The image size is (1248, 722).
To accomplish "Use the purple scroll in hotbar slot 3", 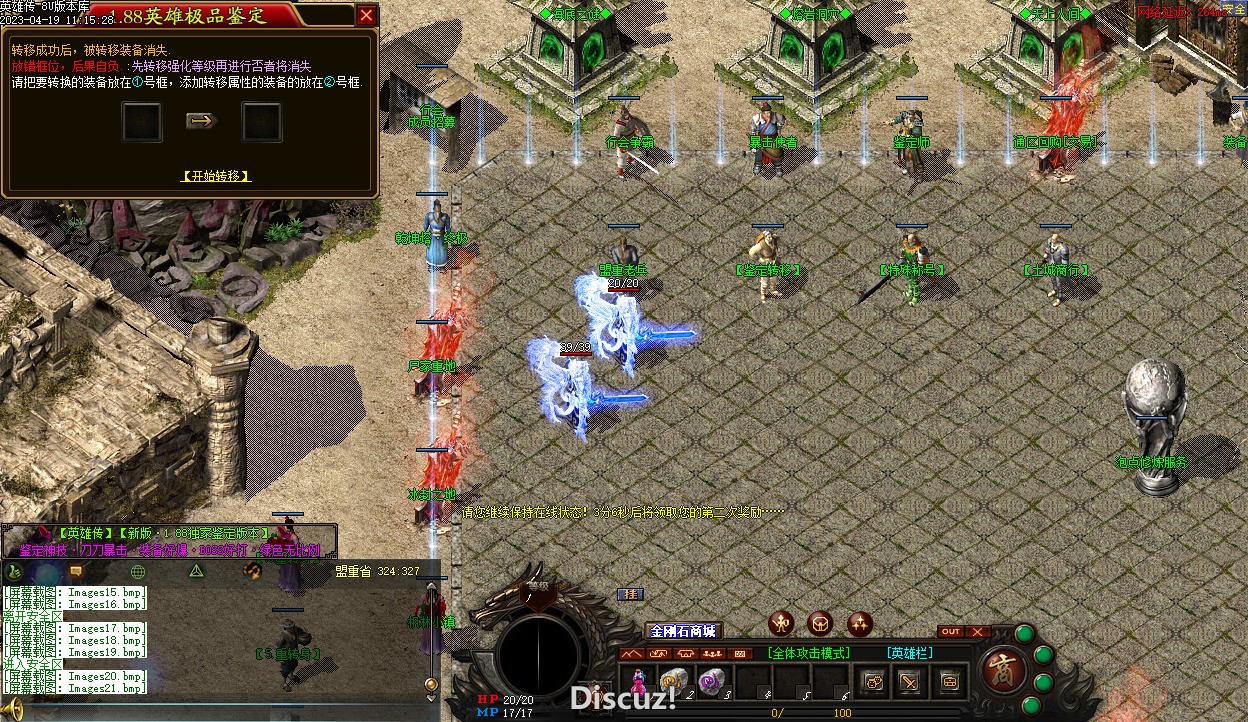I will [711, 681].
